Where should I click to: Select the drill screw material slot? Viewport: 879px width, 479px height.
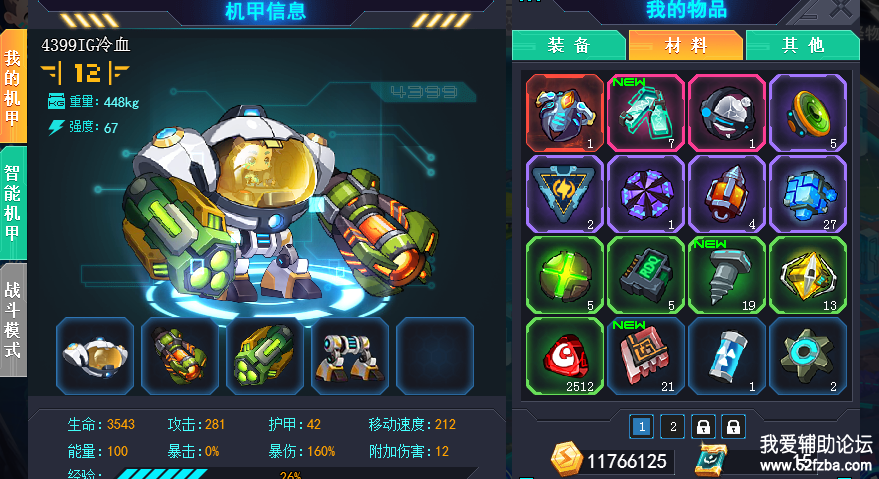[x=727, y=274]
